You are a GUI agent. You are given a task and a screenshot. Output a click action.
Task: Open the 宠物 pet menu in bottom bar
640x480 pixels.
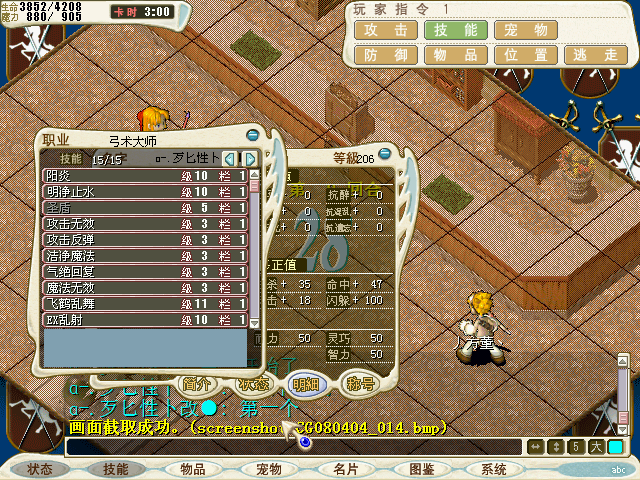pyautogui.click(x=268, y=468)
